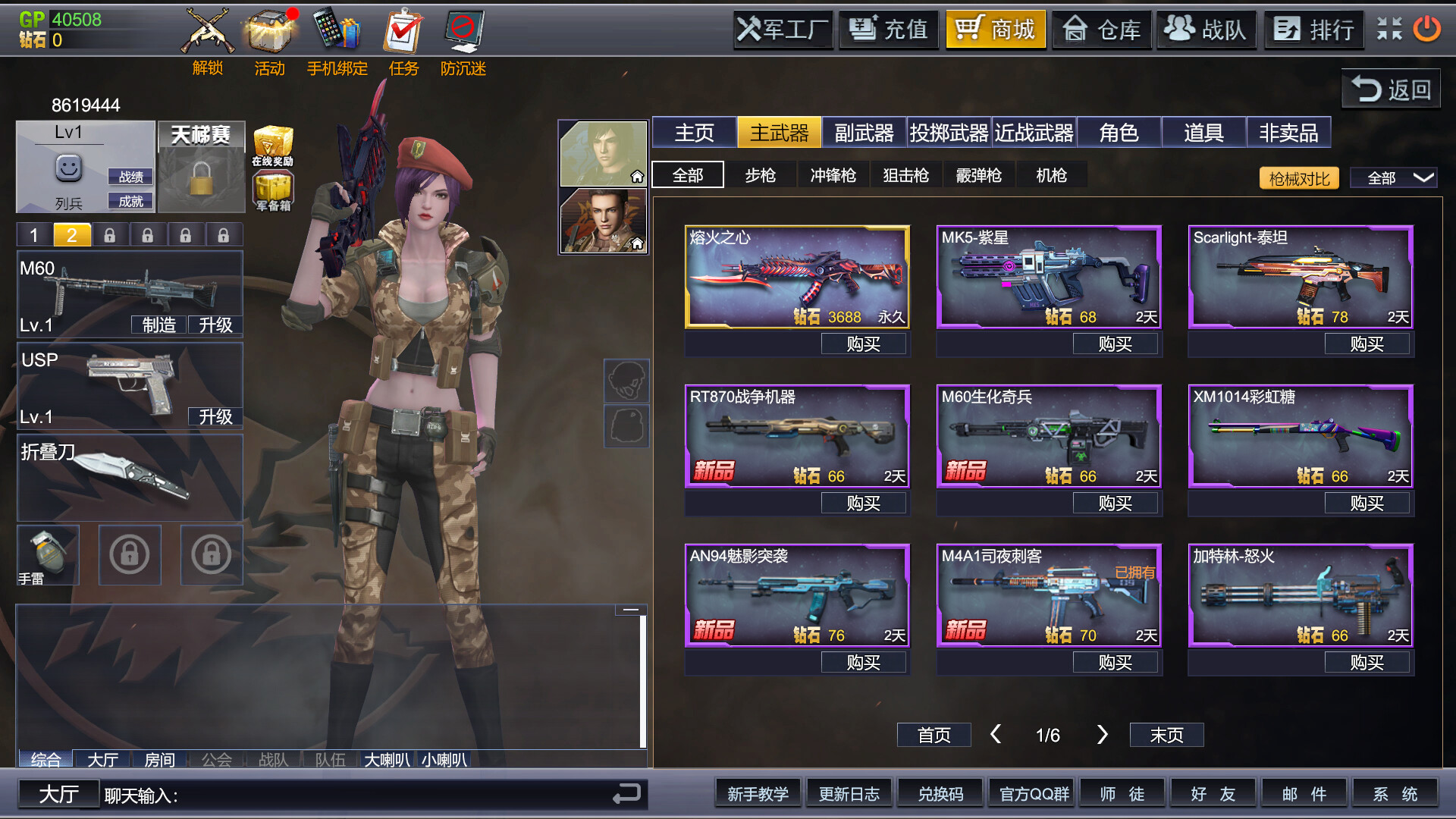View the 排行 rankings

click(x=1313, y=30)
